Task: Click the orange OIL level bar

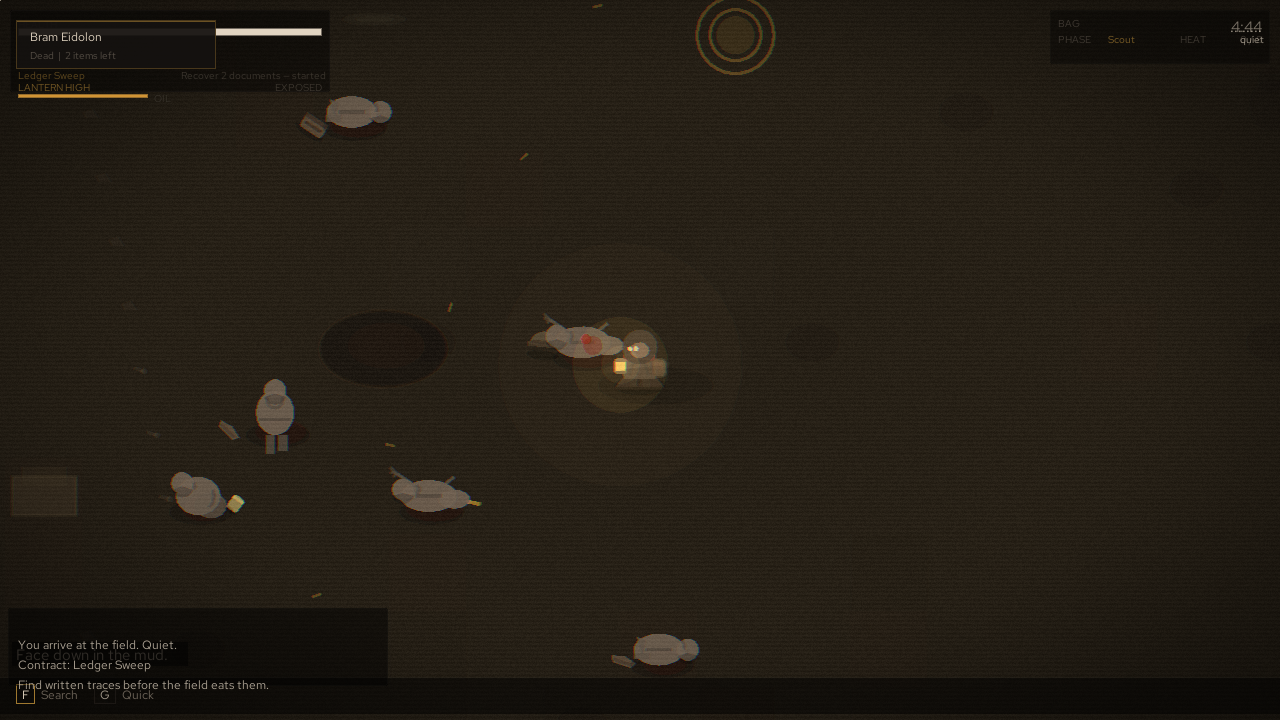Action: point(84,96)
